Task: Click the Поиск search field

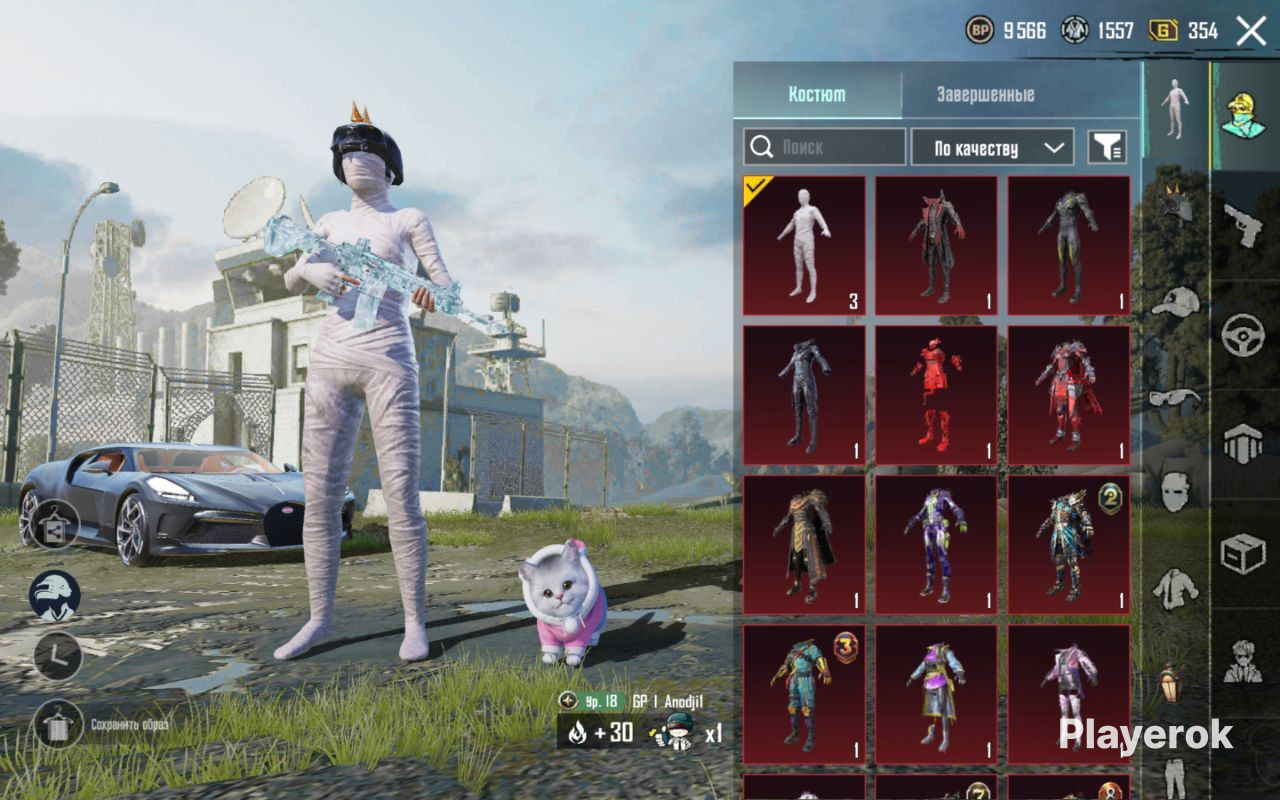Action: (x=825, y=147)
